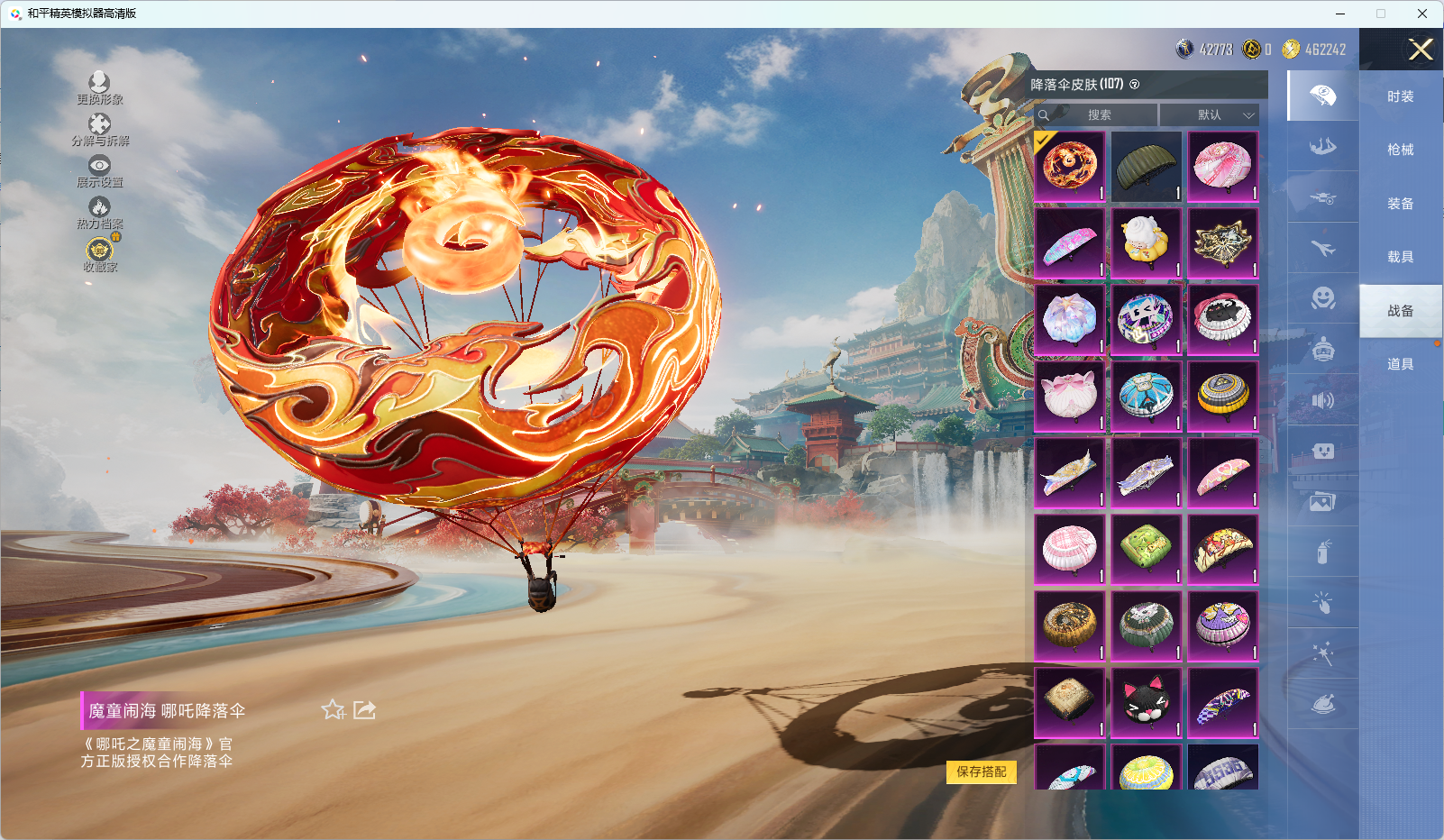Open 分解与拆解 dismantle option

coord(99,130)
